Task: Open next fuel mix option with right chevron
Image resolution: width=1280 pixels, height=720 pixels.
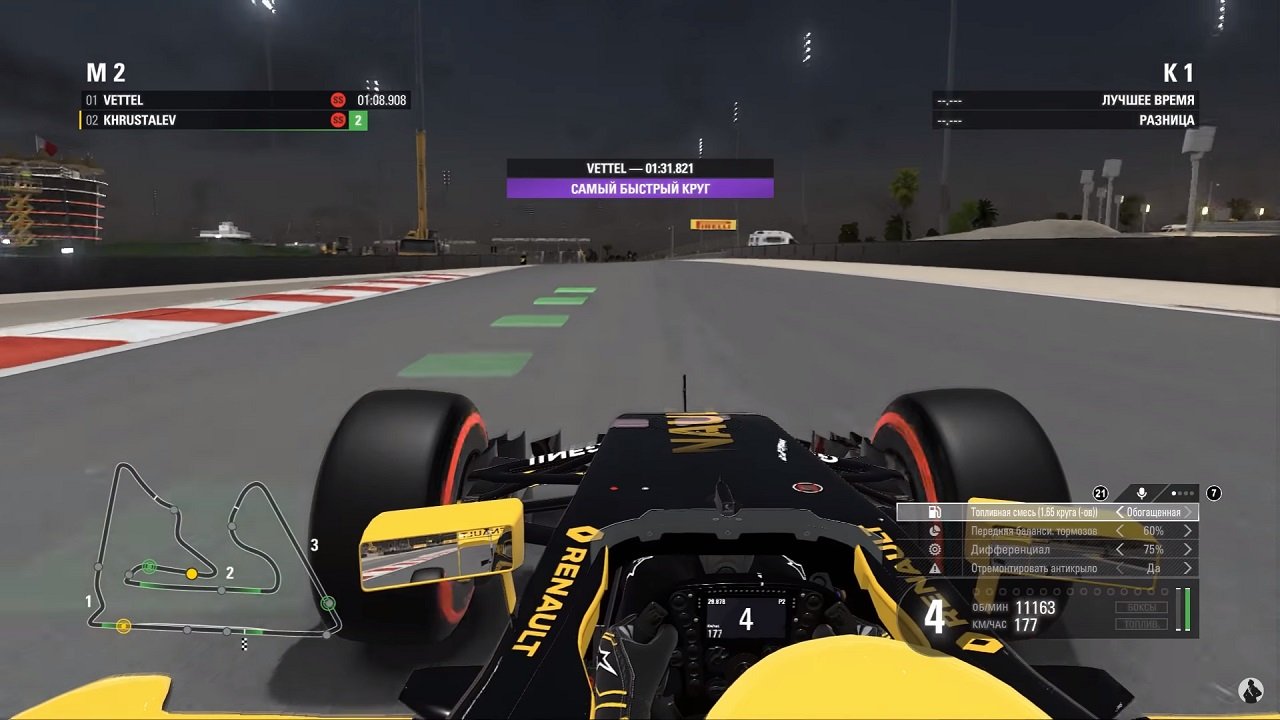Action: (1187, 512)
